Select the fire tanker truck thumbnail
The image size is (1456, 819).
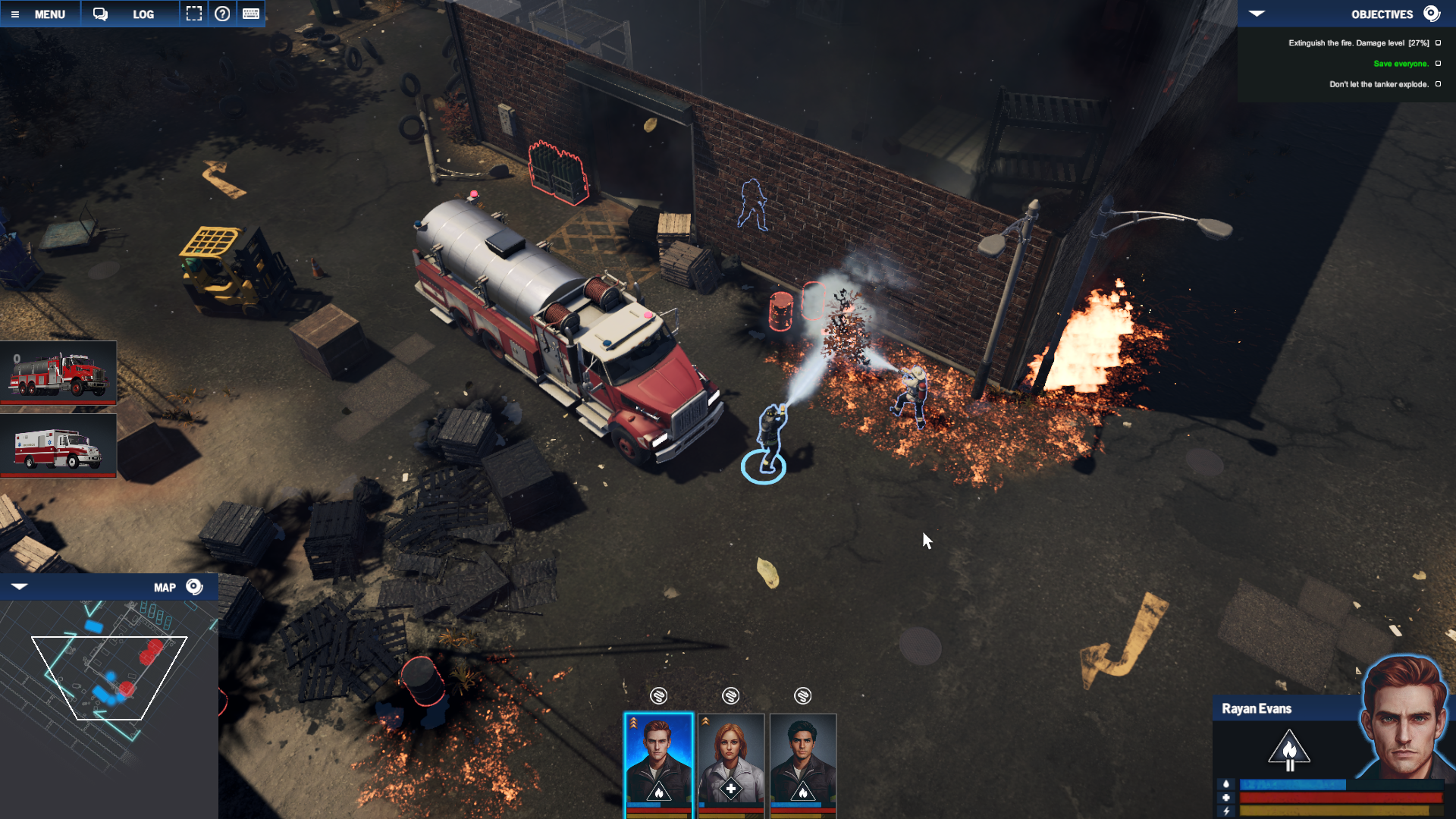pos(58,372)
